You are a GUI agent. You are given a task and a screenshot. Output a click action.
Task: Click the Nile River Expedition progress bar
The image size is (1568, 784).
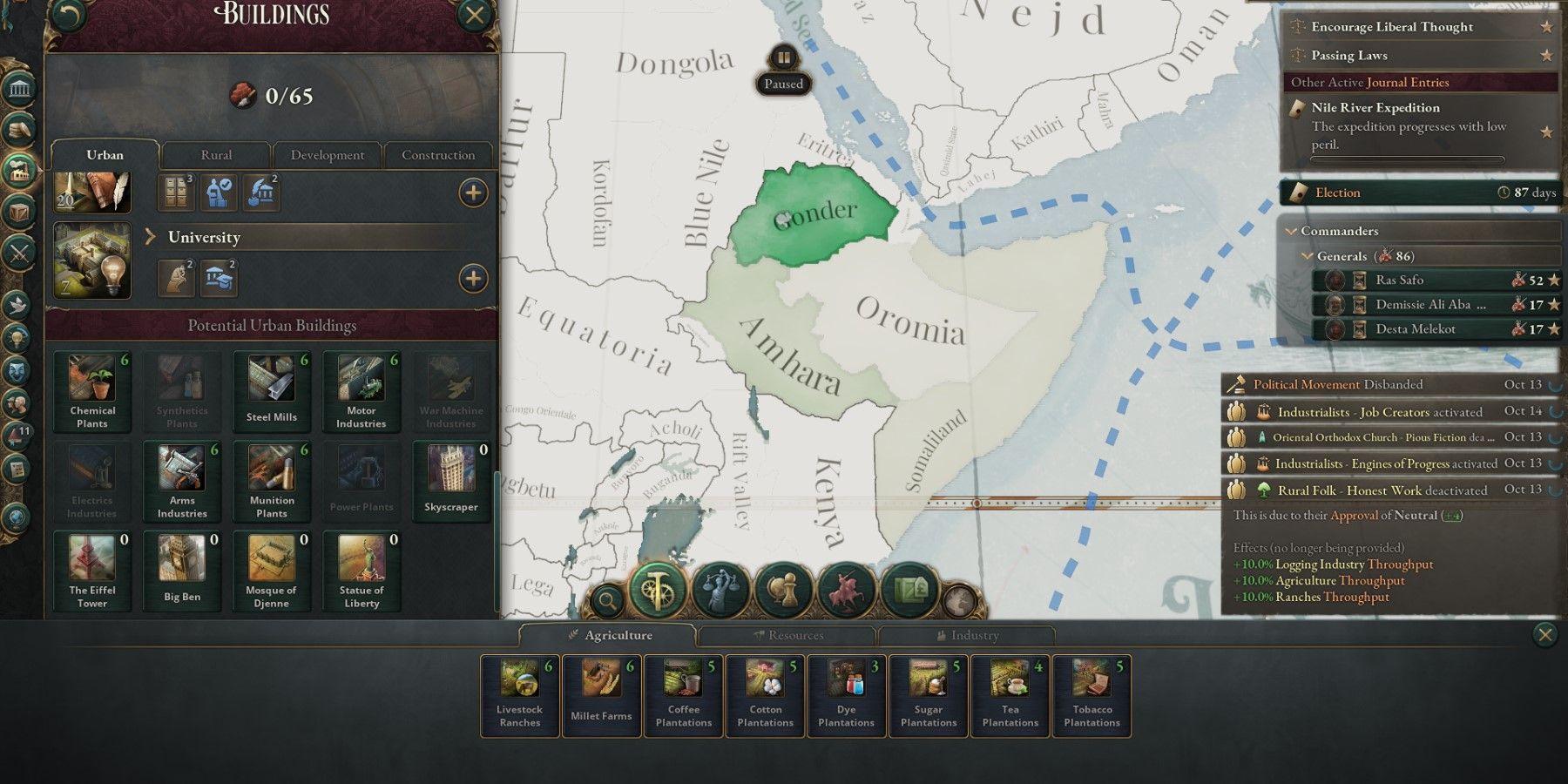pos(1407,159)
